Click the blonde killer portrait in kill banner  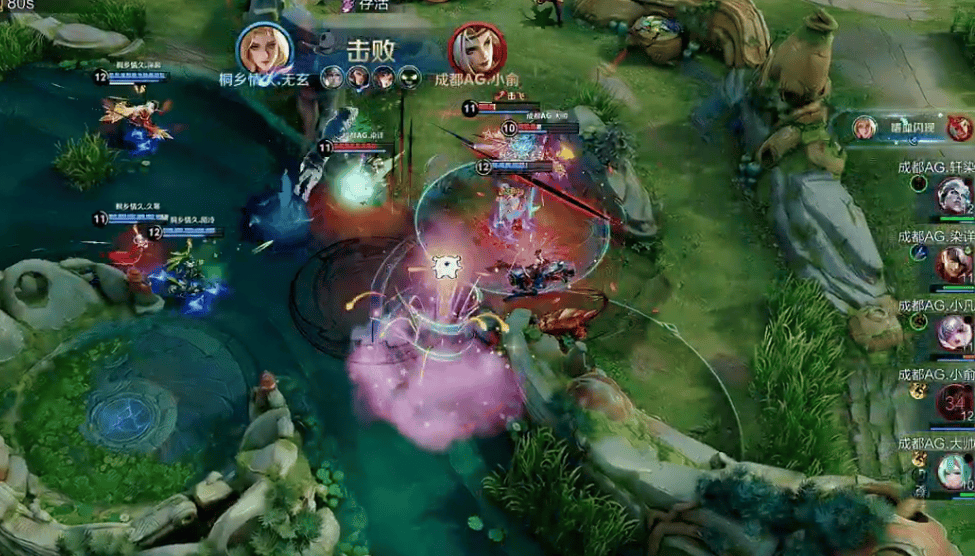265,48
